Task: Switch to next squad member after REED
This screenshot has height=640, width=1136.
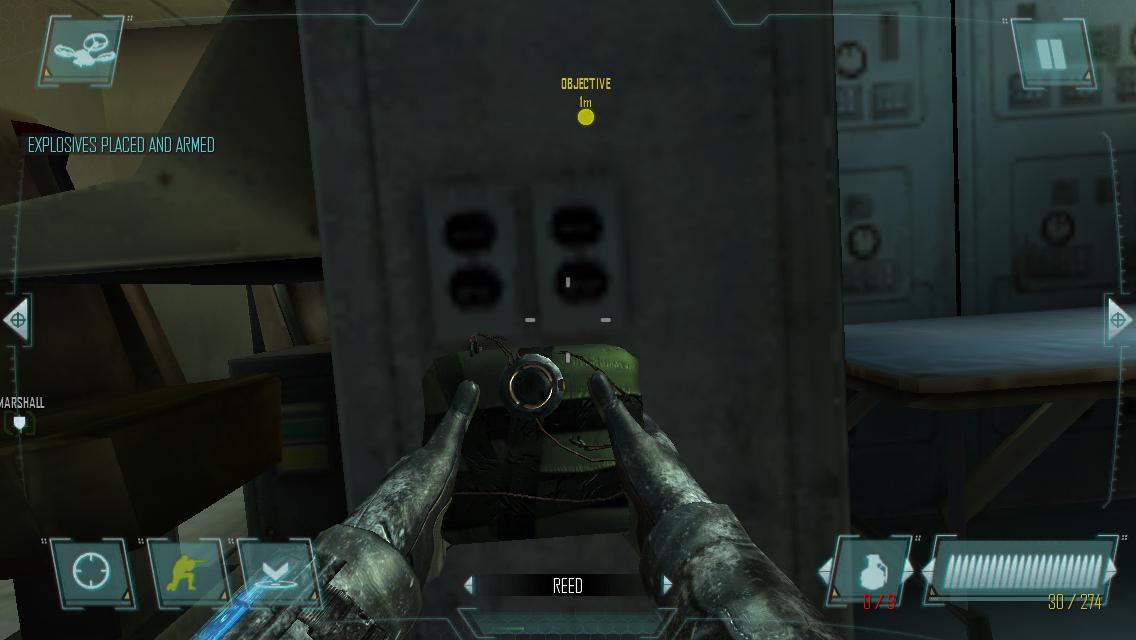Action: point(667,586)
